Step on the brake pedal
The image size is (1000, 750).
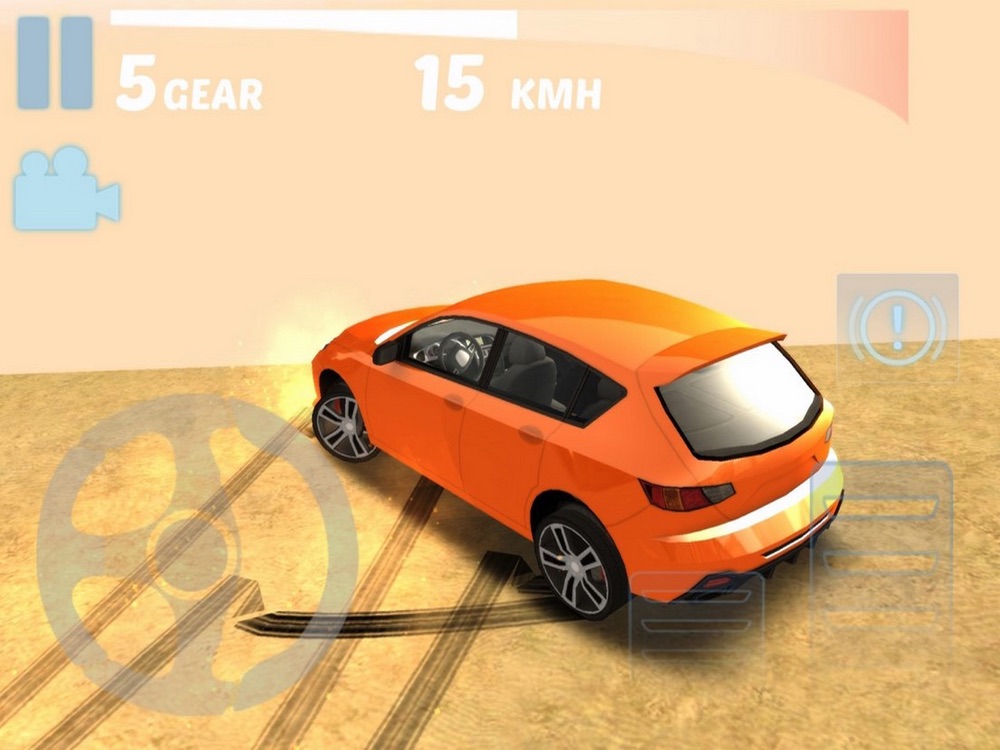coord(697,622)
